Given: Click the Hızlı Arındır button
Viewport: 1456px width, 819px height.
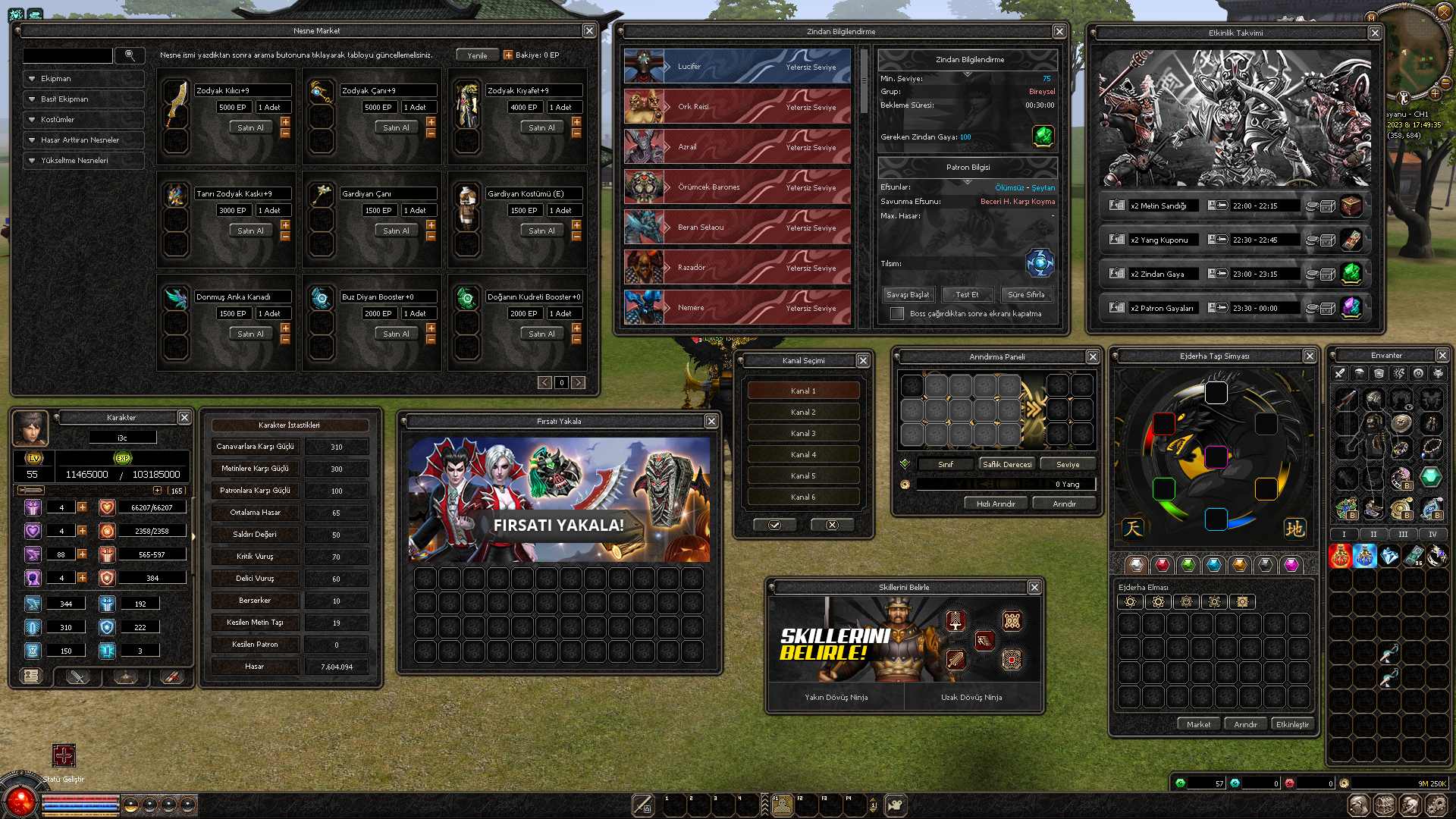Looking at the screenshot, I should click(996, 504).
